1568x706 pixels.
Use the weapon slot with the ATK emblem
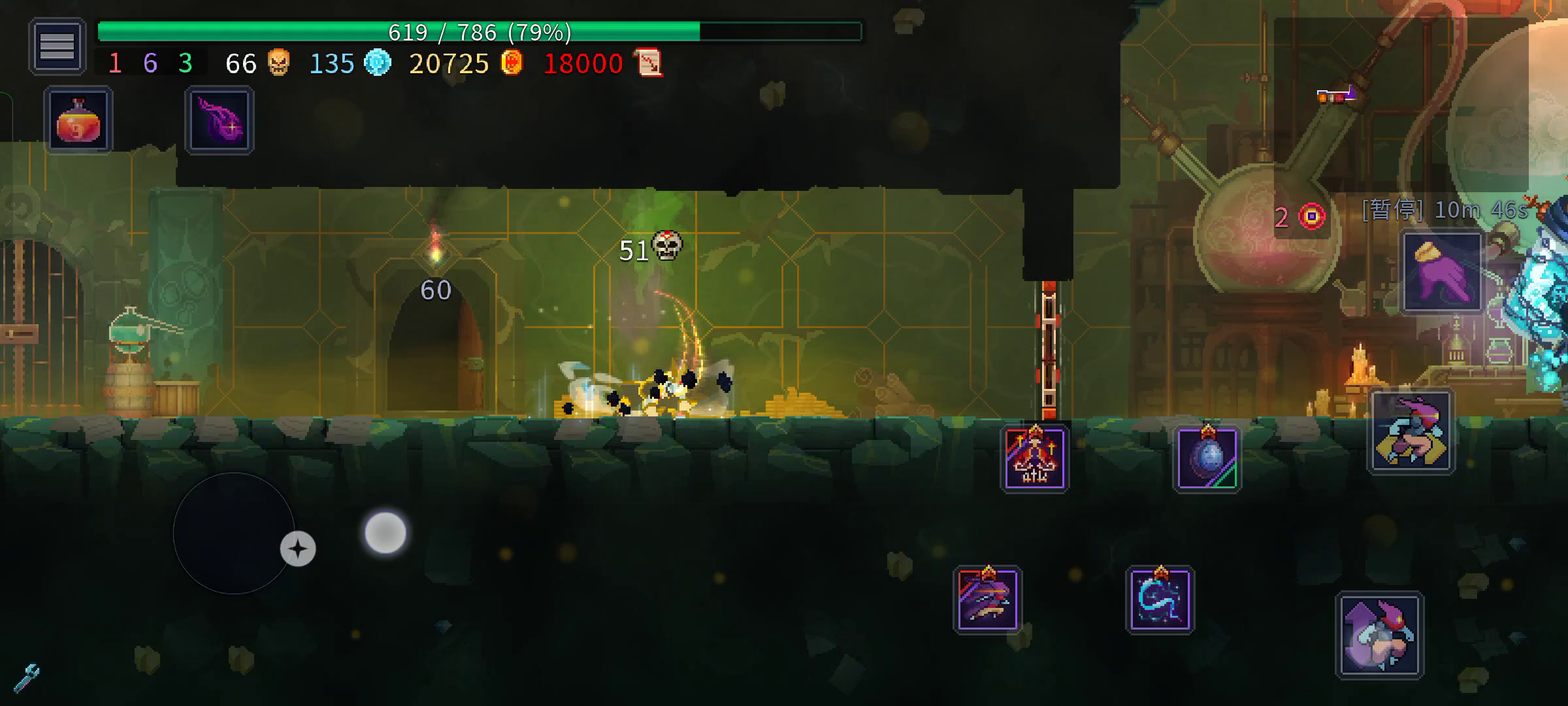(1034, 458)
